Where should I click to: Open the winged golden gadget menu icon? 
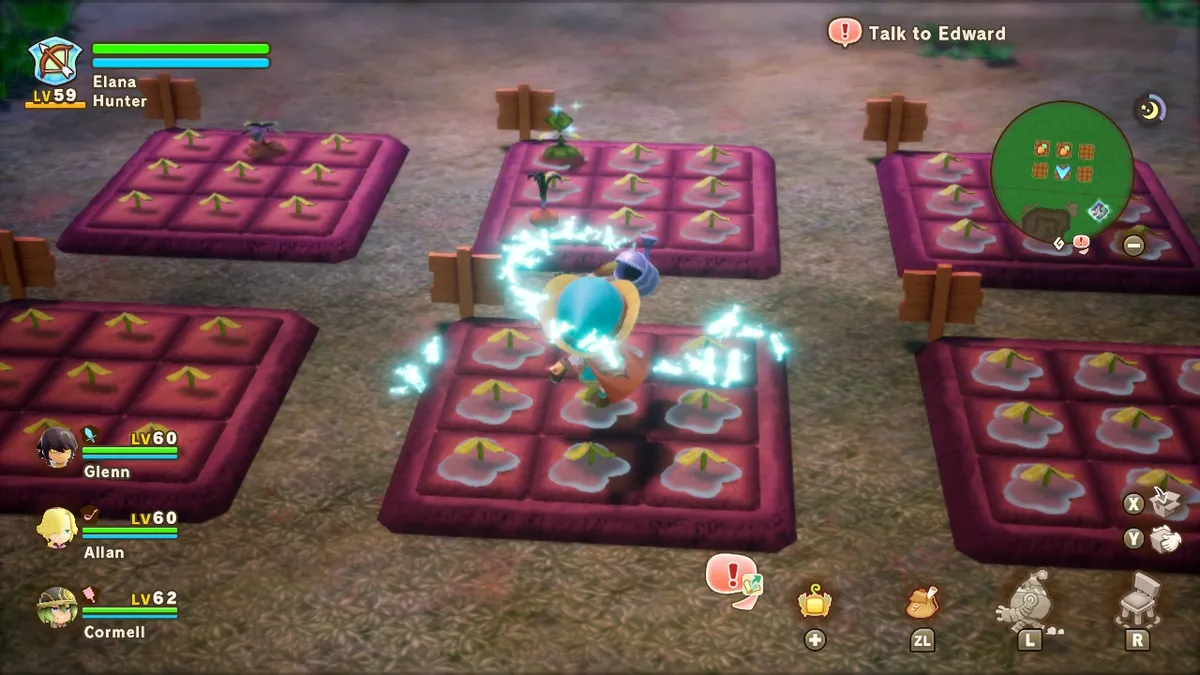(x=814, y=602)
